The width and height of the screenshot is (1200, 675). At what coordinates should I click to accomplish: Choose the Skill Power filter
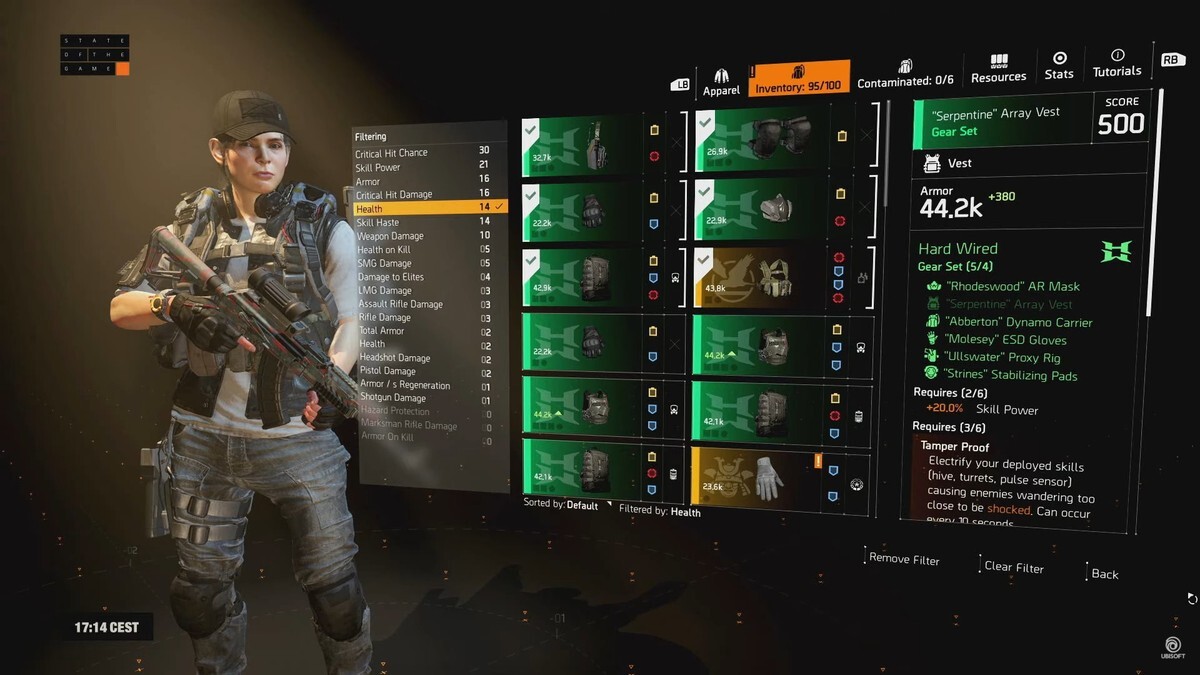point(380,167)
